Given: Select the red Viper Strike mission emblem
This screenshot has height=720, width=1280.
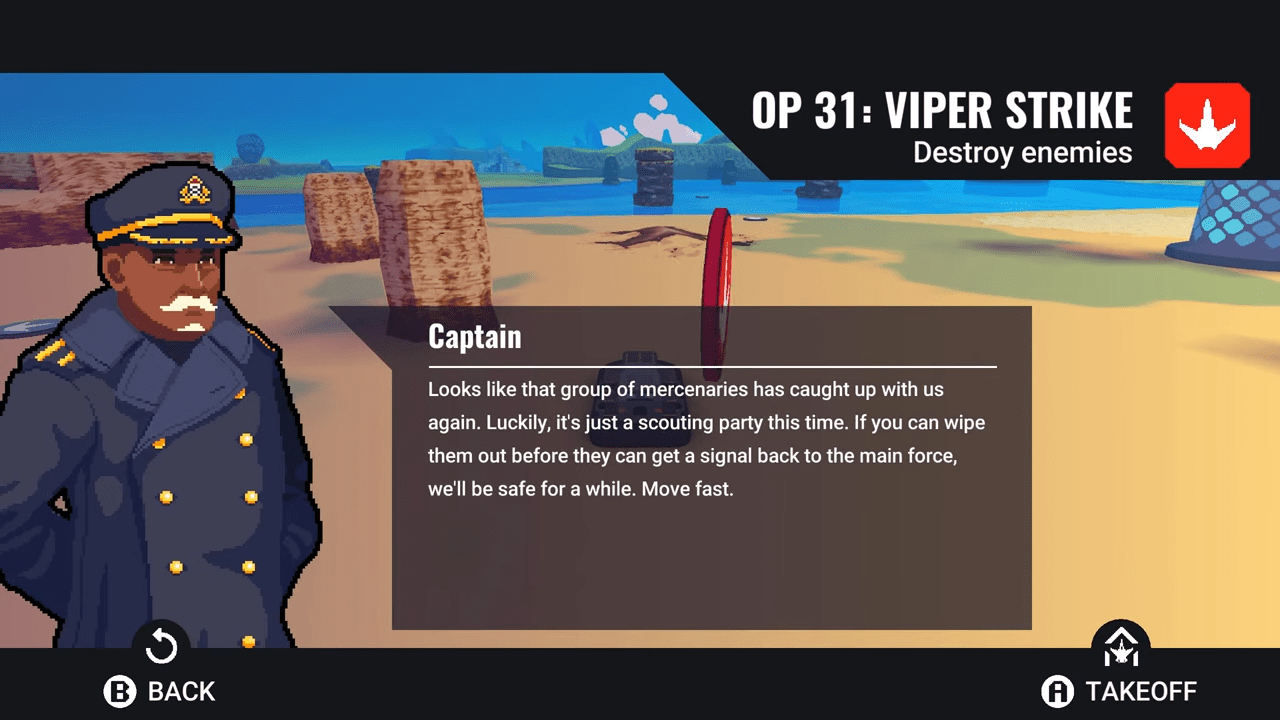Looking at the screenshot, I should [1207, 126].
